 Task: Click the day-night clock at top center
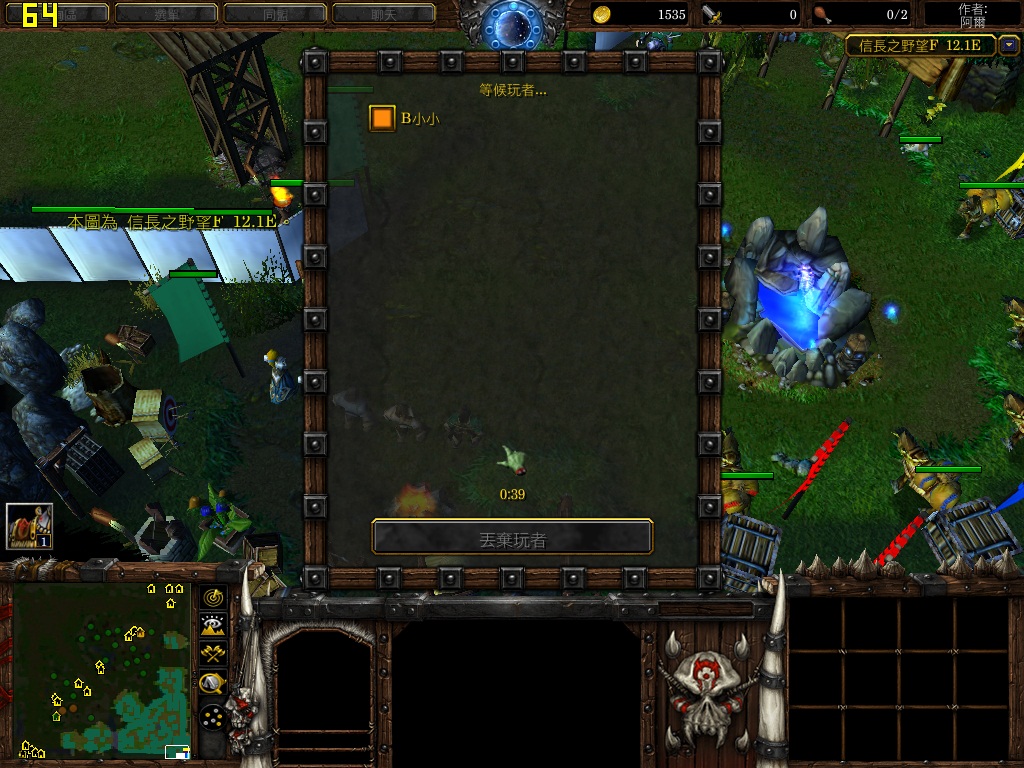511,25
